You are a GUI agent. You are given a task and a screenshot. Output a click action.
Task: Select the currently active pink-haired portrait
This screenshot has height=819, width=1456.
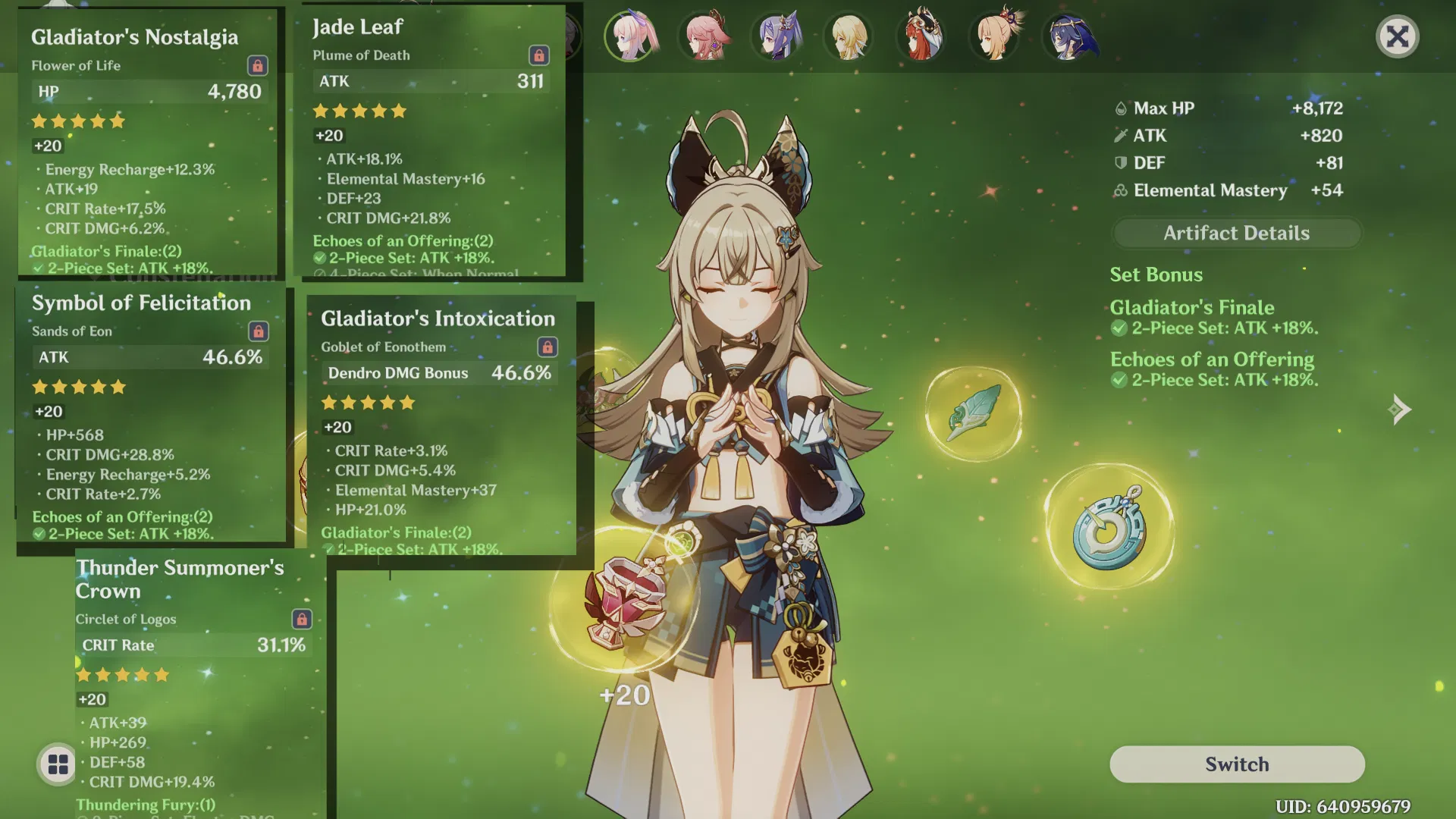coord(632,36)
